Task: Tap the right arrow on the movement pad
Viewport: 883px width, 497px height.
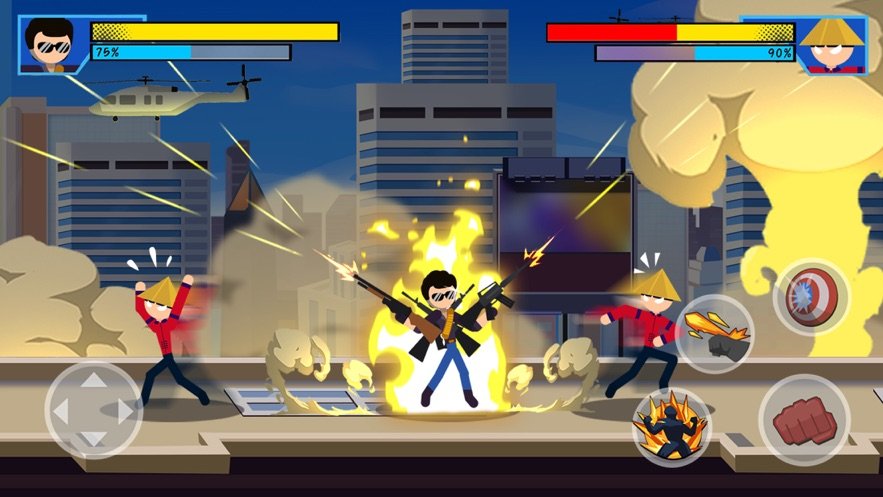Action: point(124,411)
